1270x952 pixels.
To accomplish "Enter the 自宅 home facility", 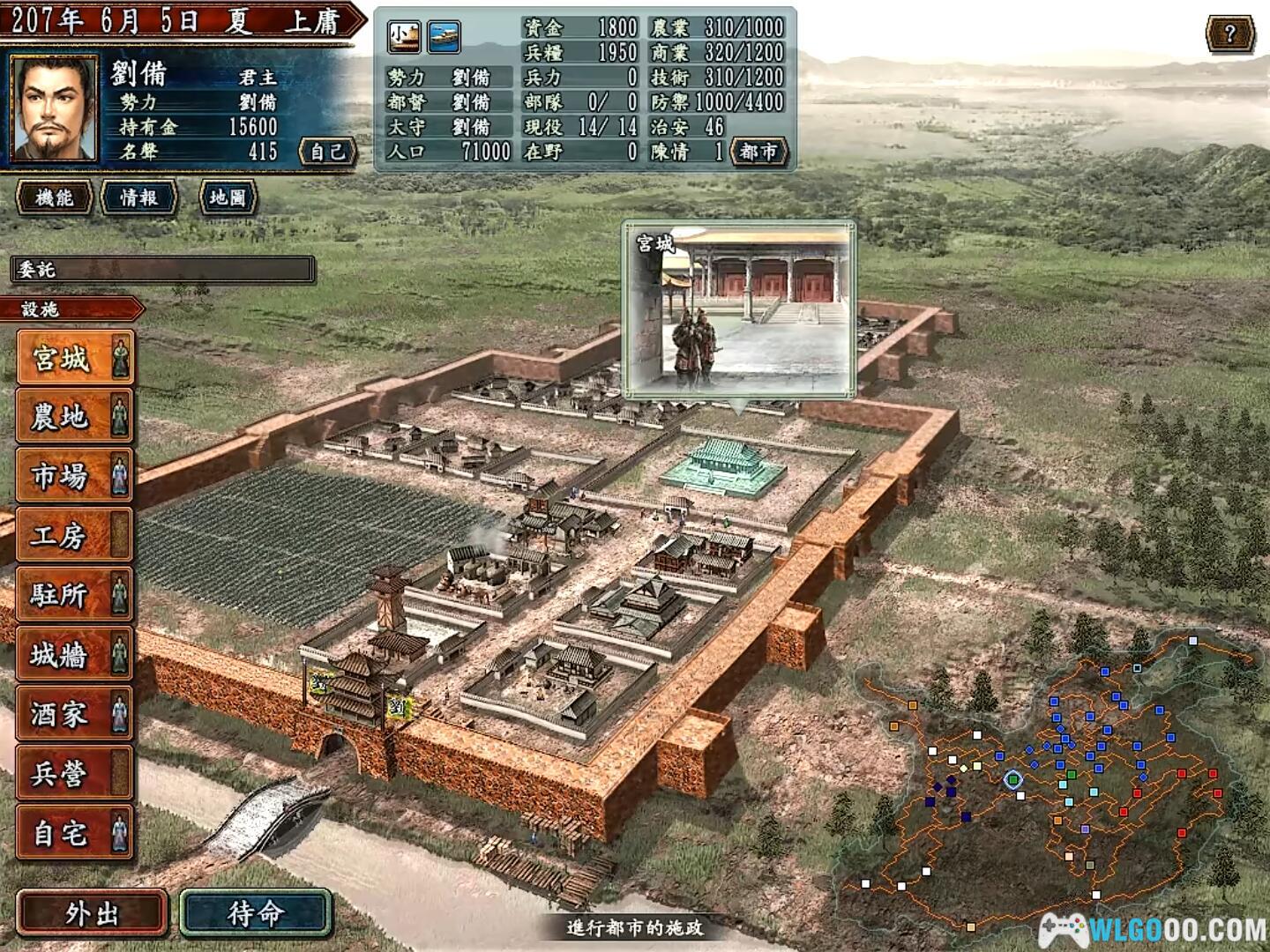I will coord(74,833).
